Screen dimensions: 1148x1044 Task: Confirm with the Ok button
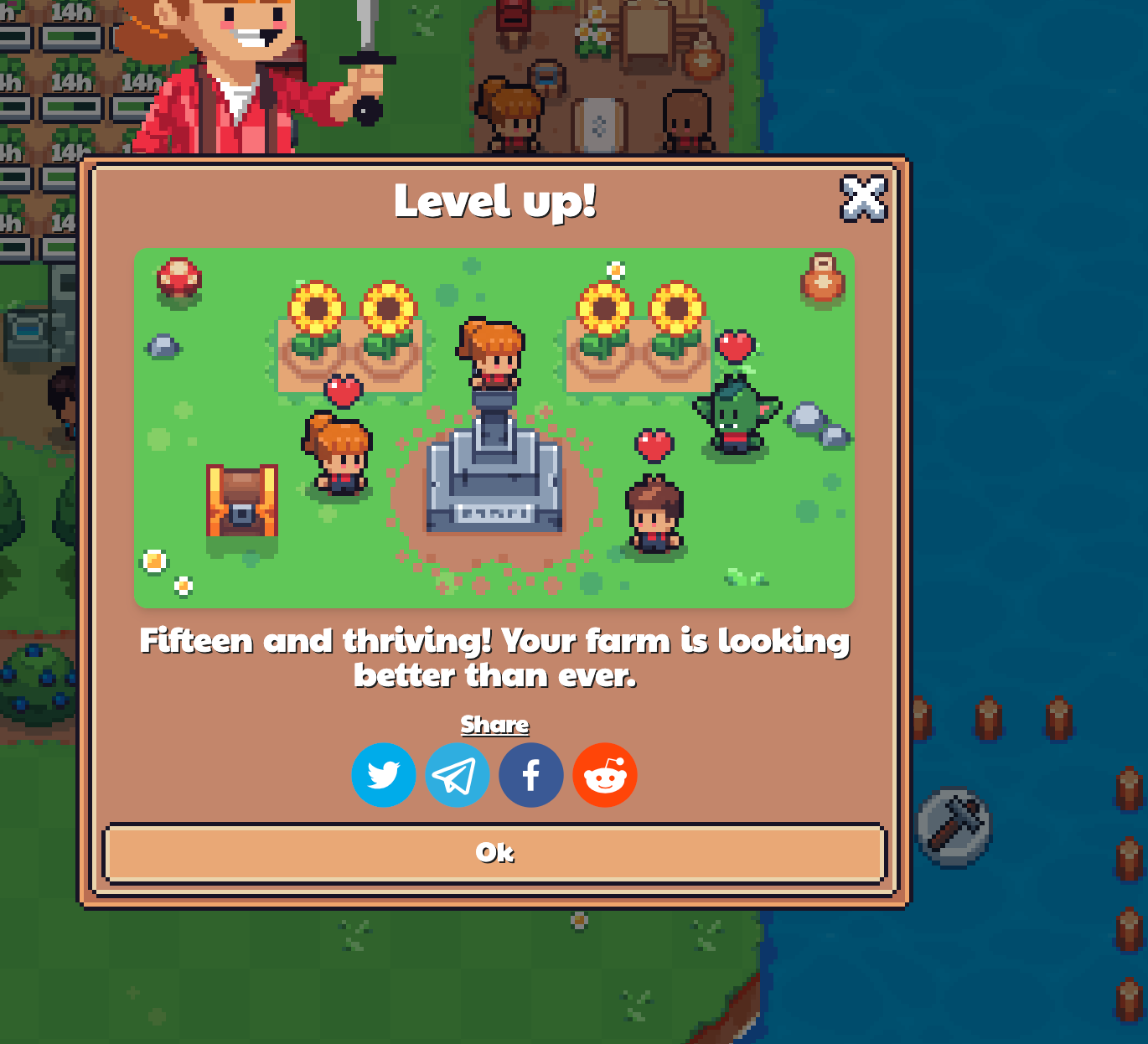point(494,853)
